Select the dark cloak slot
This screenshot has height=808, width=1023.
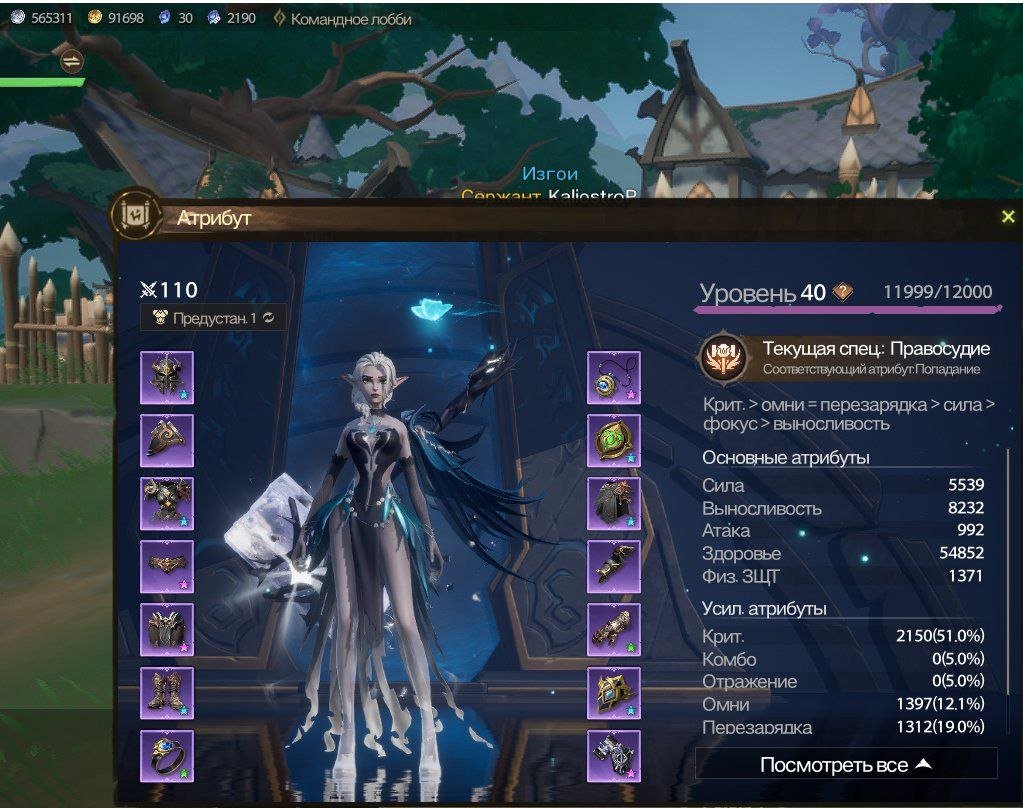coord(613,503)
